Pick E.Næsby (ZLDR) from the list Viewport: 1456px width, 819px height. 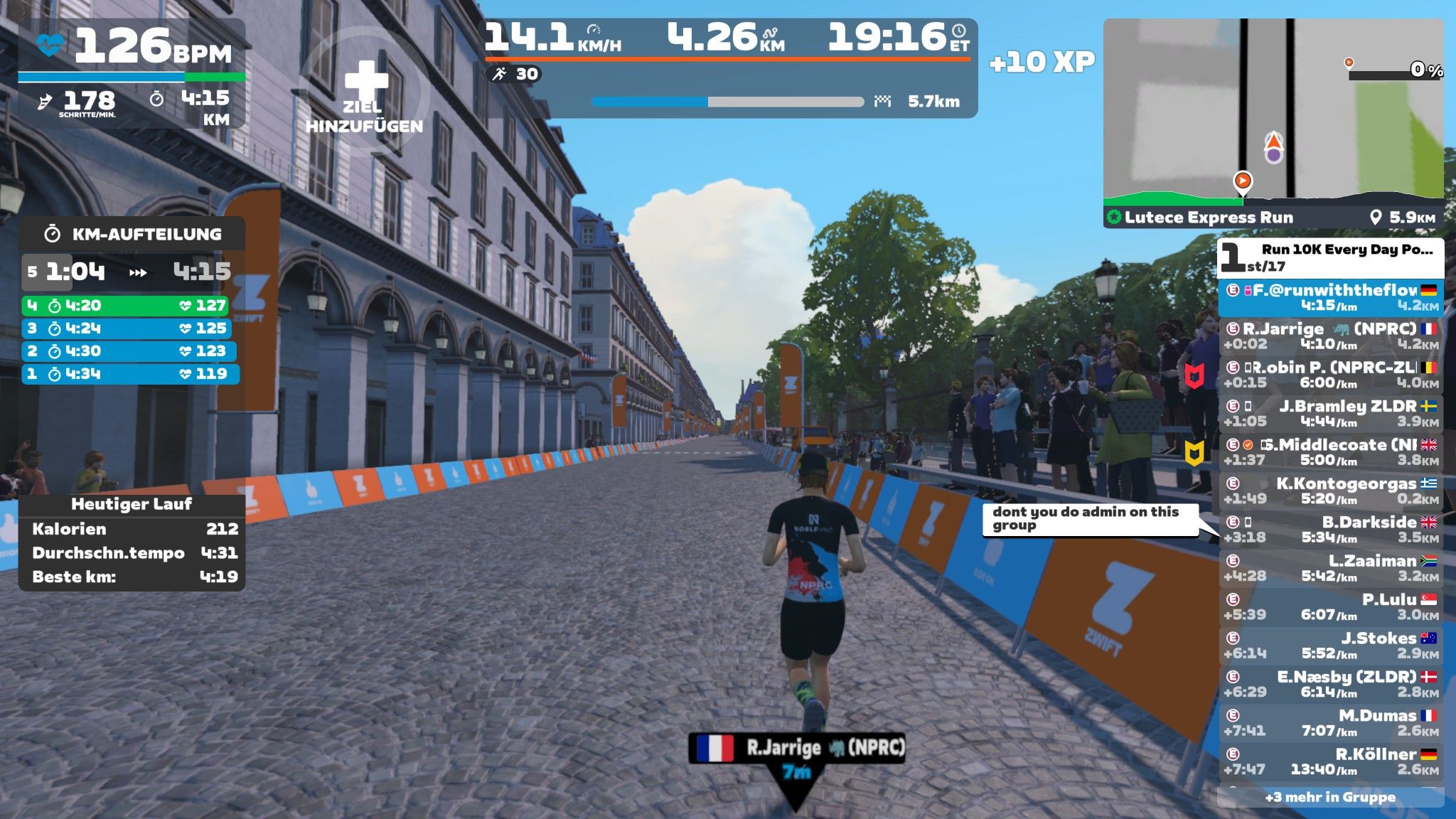tap(1331, 683)
